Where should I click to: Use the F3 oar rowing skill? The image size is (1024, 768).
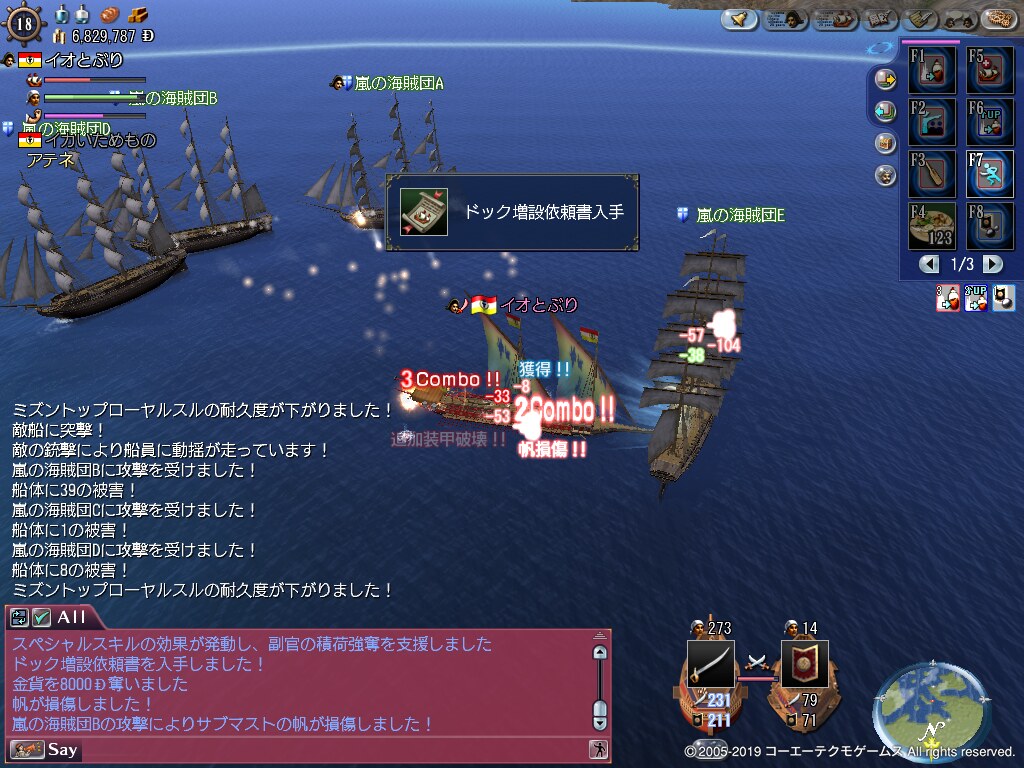(932, 174)
